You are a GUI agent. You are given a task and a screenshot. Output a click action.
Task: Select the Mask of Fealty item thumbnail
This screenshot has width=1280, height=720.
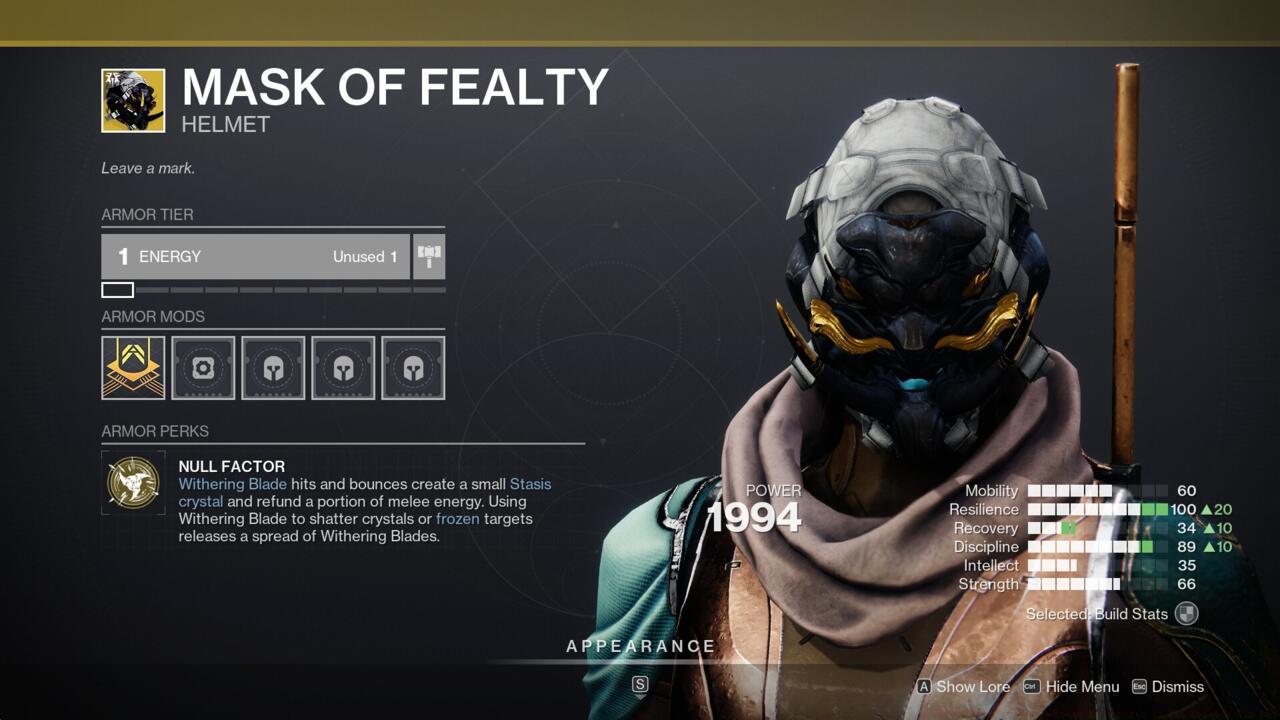[131, 100]
